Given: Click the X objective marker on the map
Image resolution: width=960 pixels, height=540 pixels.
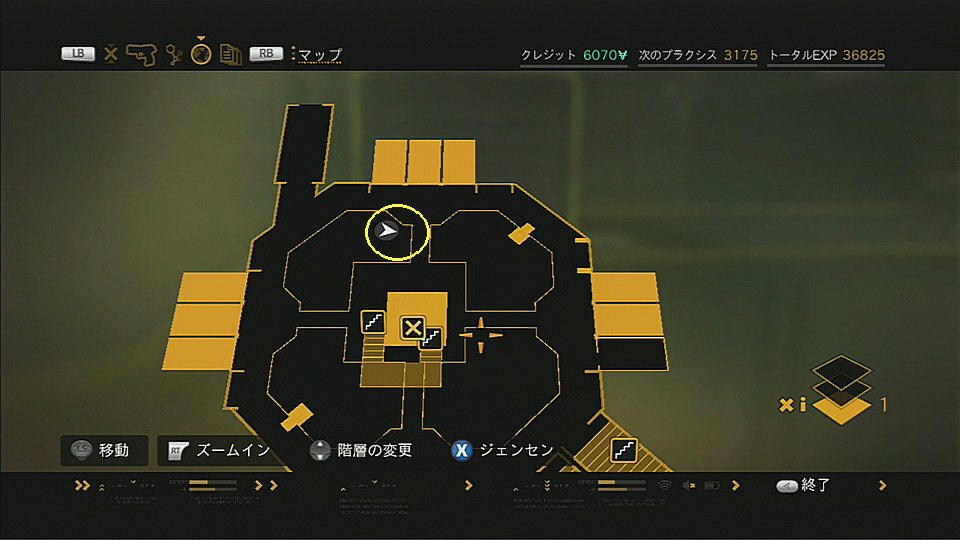Looking at the screenshot, I should pyautogui.click(x=411, y=327).
